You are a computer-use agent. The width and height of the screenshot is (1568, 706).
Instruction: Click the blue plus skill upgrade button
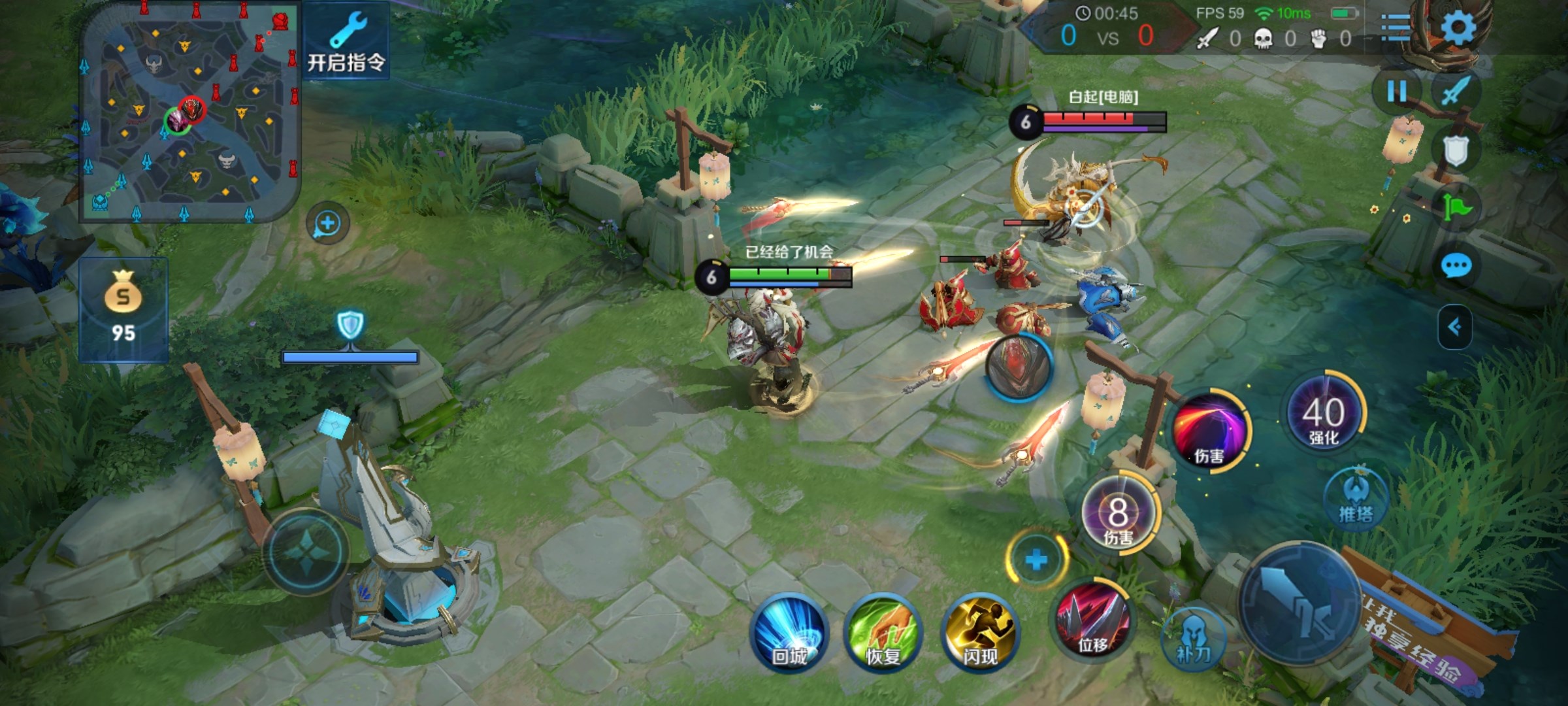click(x=1036, y=560)
